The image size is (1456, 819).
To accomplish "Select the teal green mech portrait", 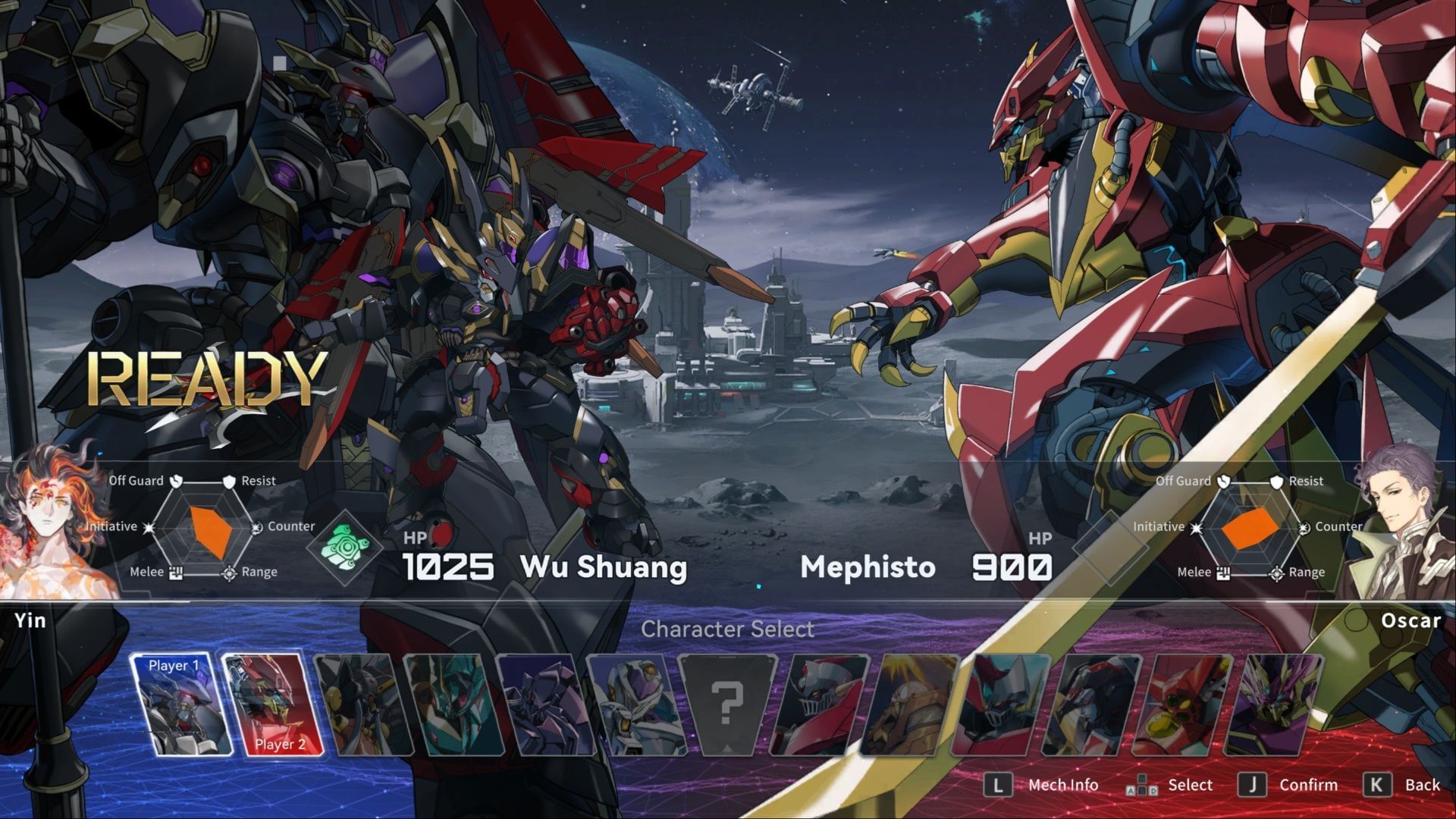I will tap(453, 705).
